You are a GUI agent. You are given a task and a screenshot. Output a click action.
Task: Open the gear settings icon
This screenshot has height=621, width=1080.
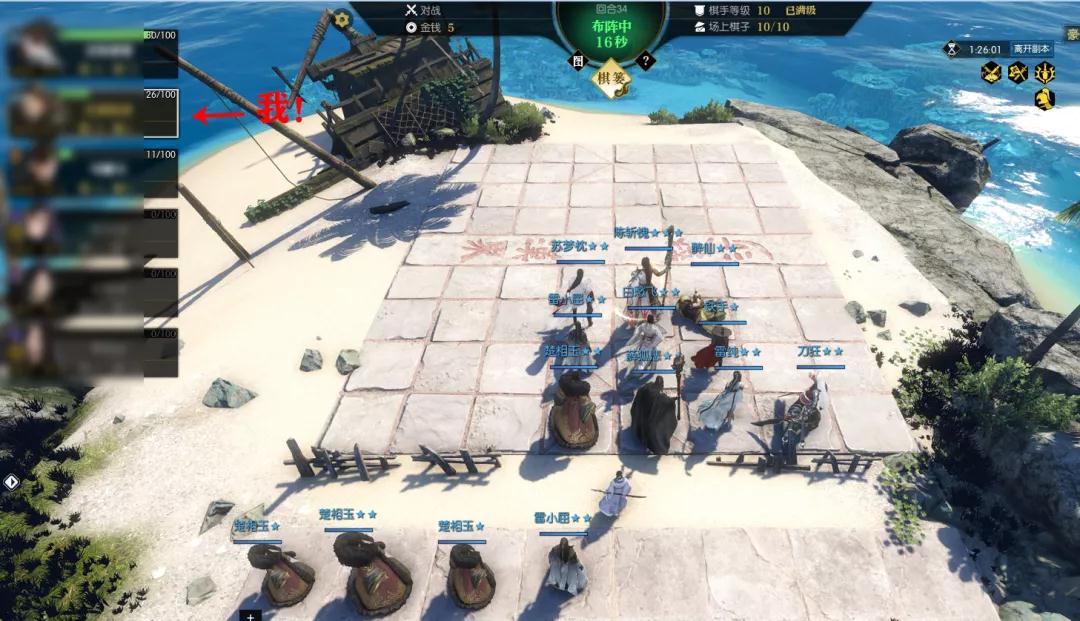point(342,19)
